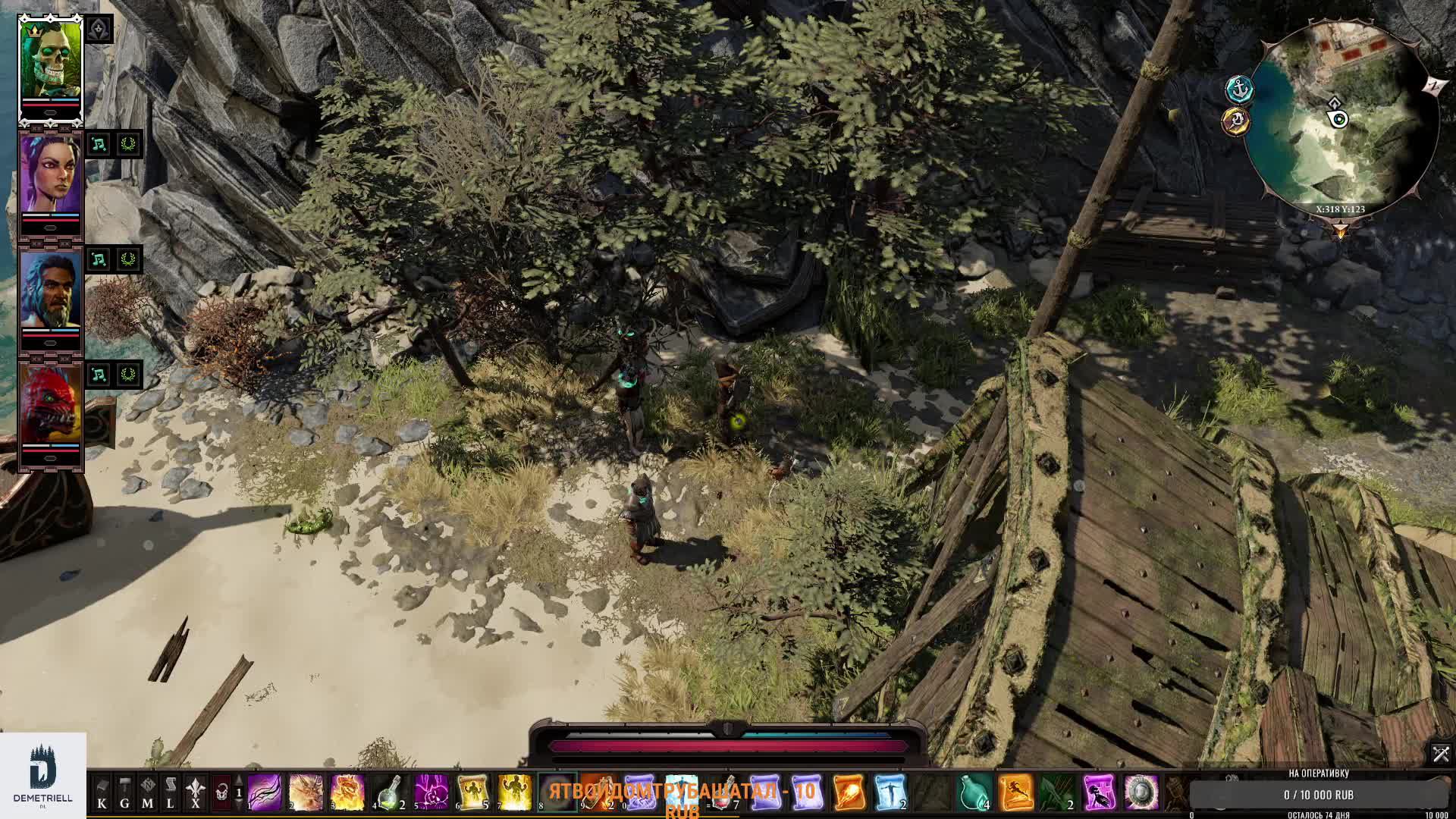Use the fireball scroll on the hotbar

849,793
